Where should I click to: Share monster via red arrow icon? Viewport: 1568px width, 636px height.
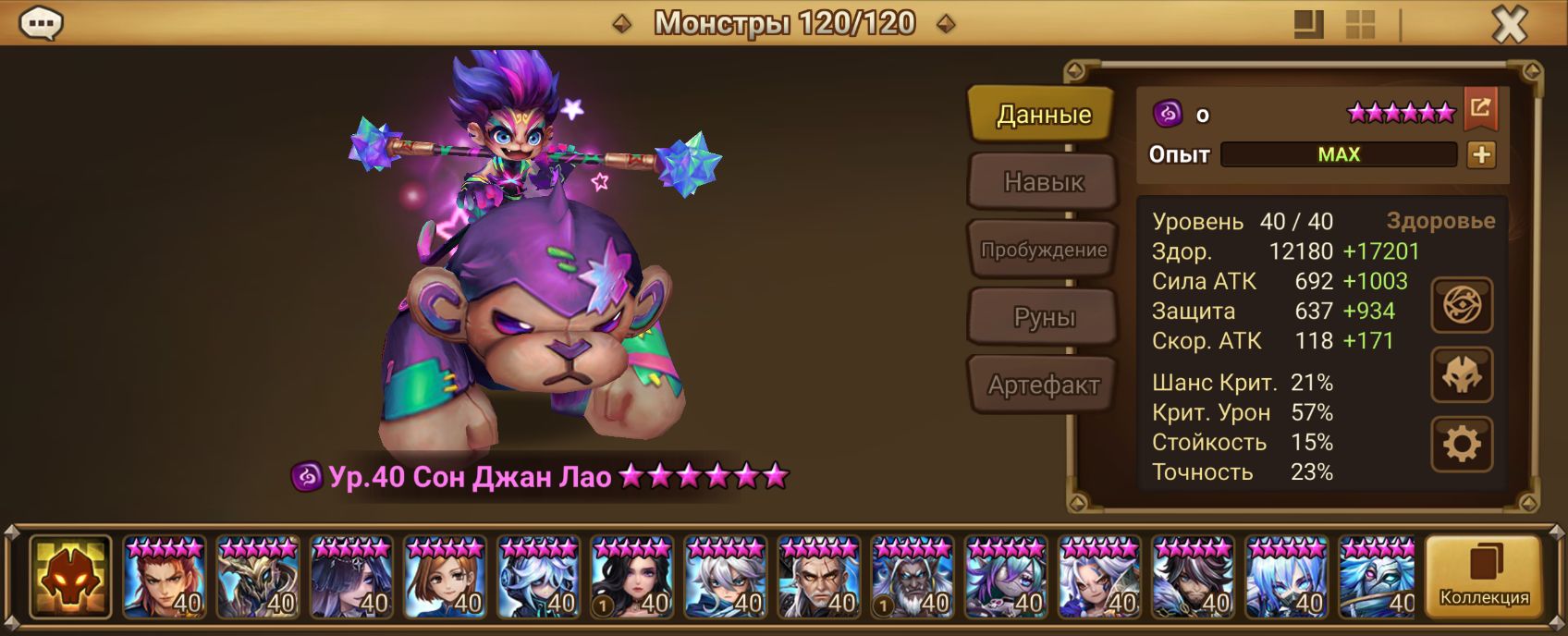tap(1480, 109)
